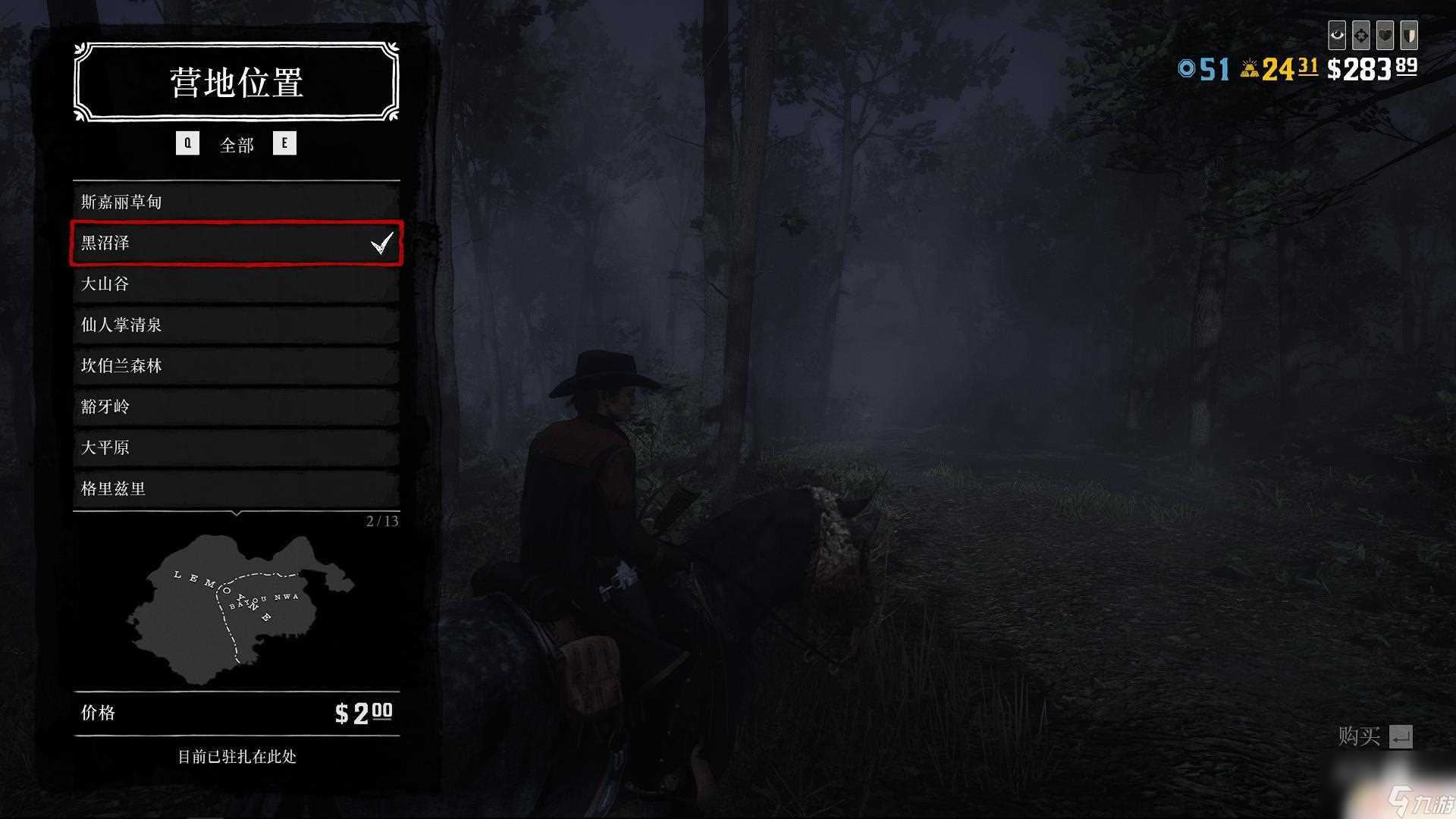Click the Lemoyne region map preview
Image resolution: width=1456 pixels, height=819 pixels.
click(236, 607)
